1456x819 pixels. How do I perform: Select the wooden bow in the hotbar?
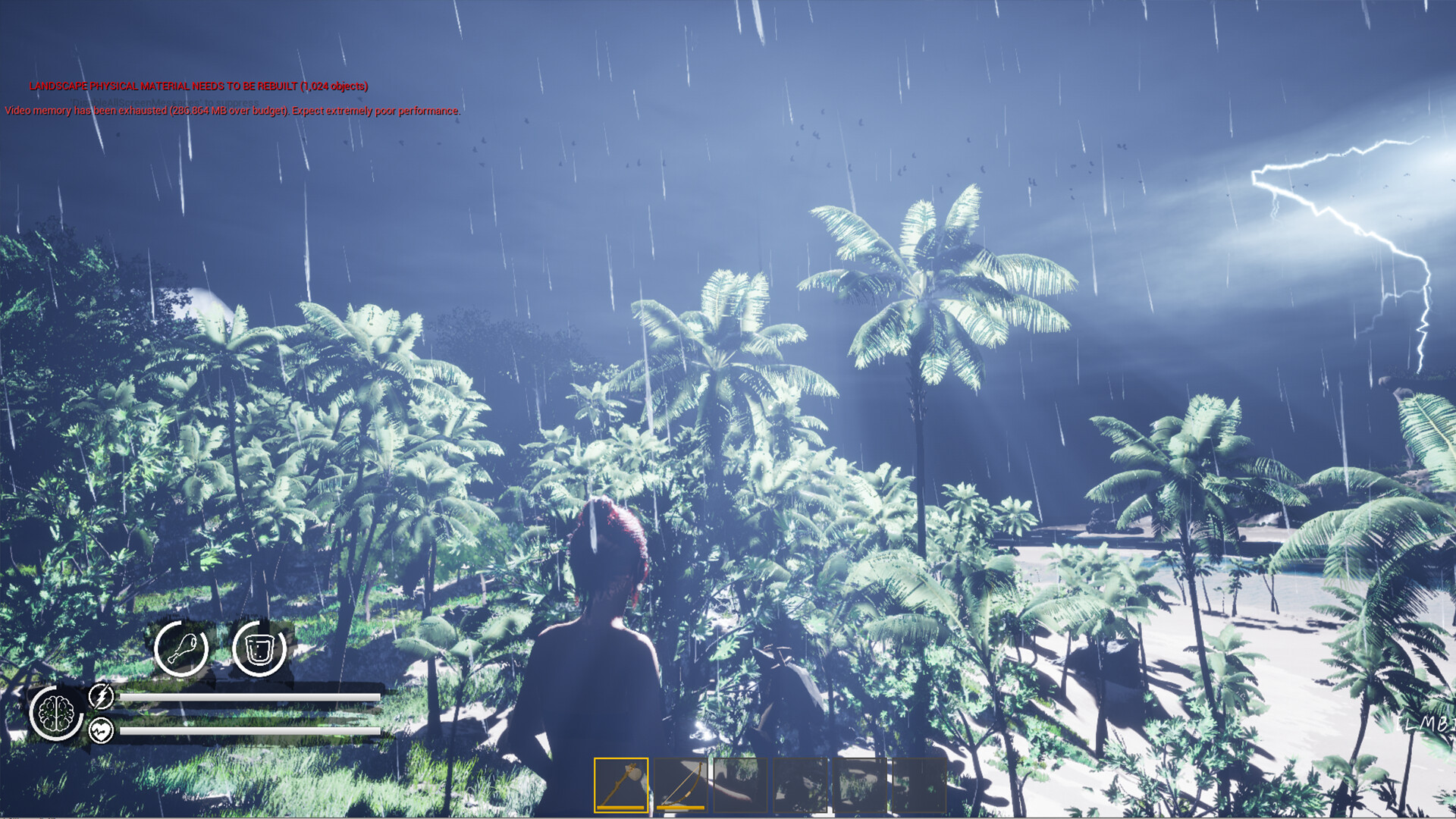point(679,784)
